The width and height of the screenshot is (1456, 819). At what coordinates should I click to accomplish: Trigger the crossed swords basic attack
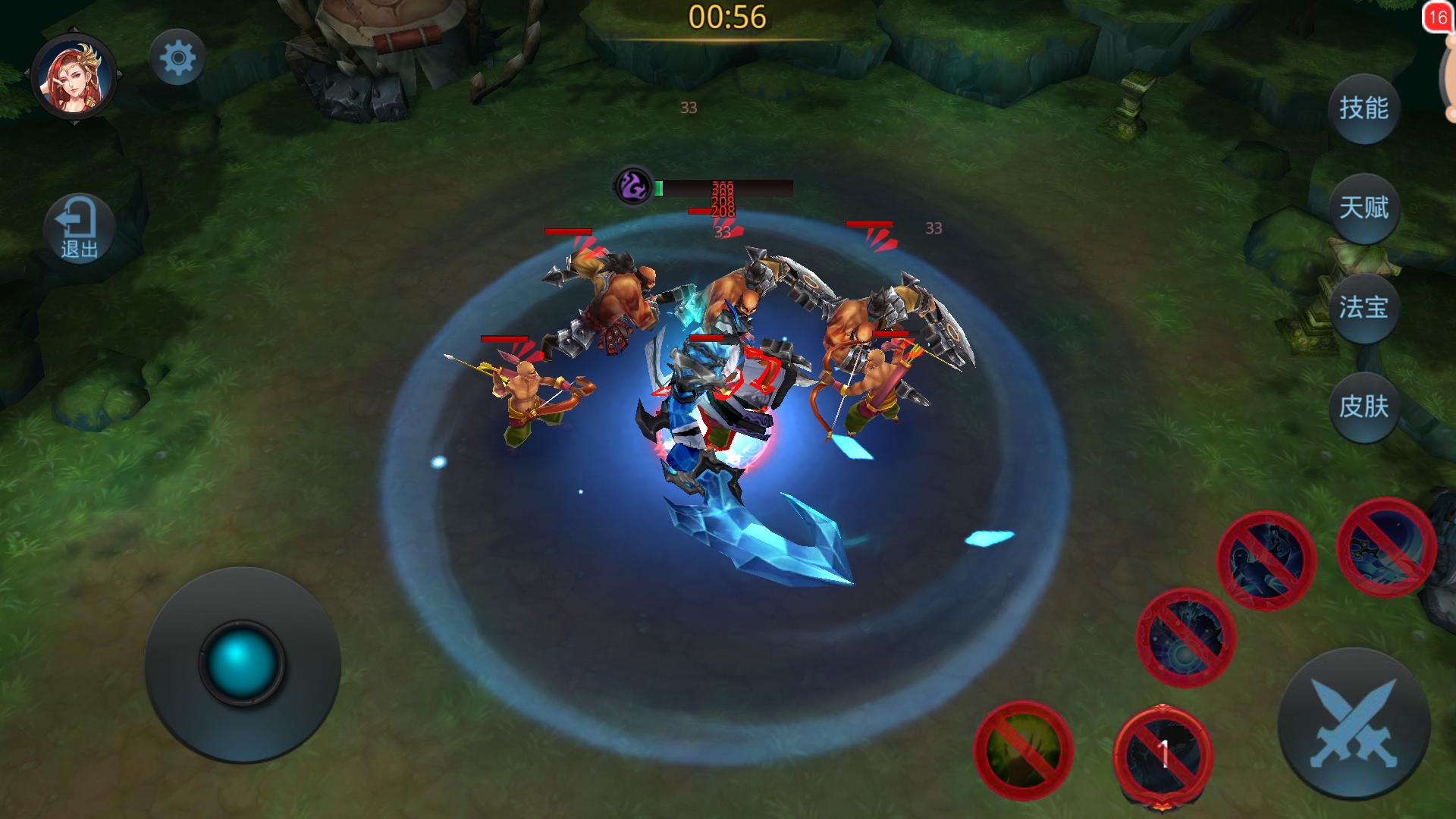[x=1354, y=723]
